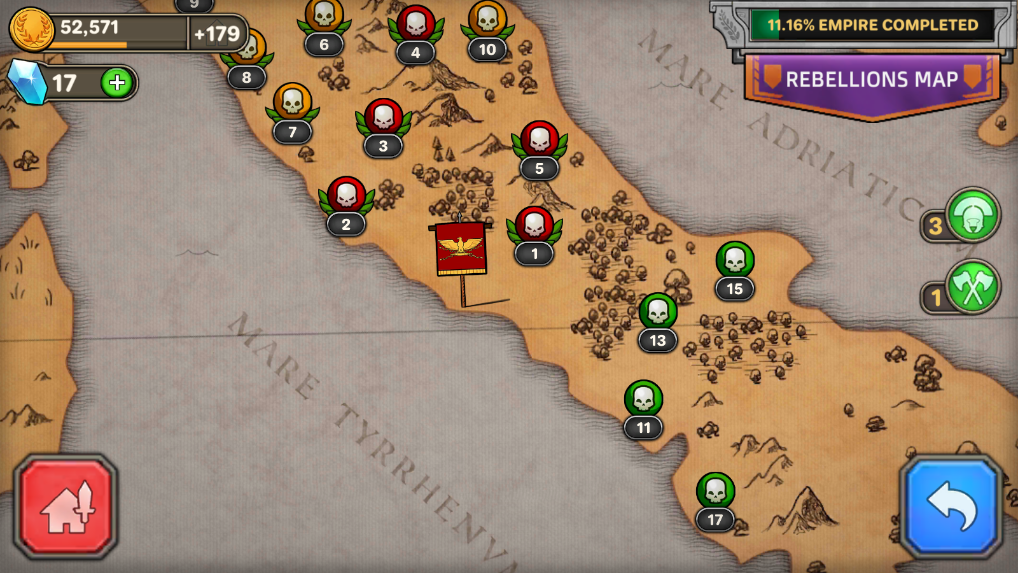Viewport: 1018px width, 573px height.
Task: Open the Empire Completed progress panel
Action: (872, 25)
